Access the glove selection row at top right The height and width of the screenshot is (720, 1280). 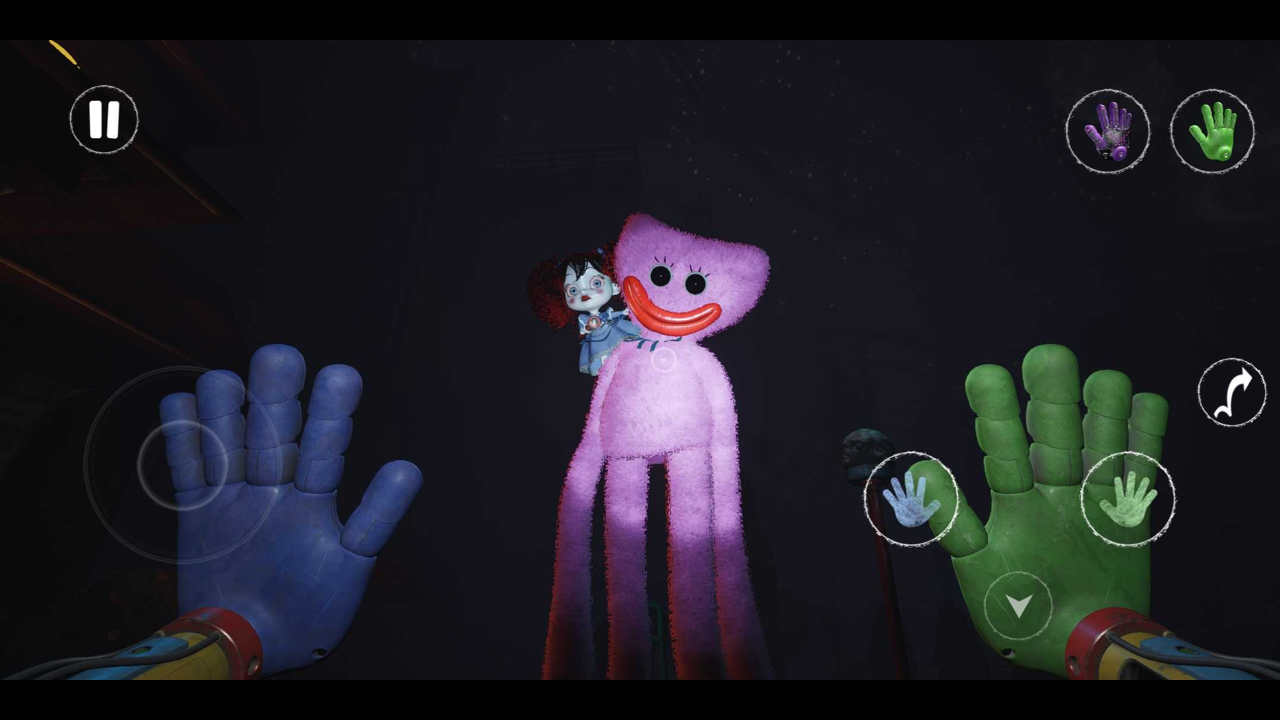1160,130
